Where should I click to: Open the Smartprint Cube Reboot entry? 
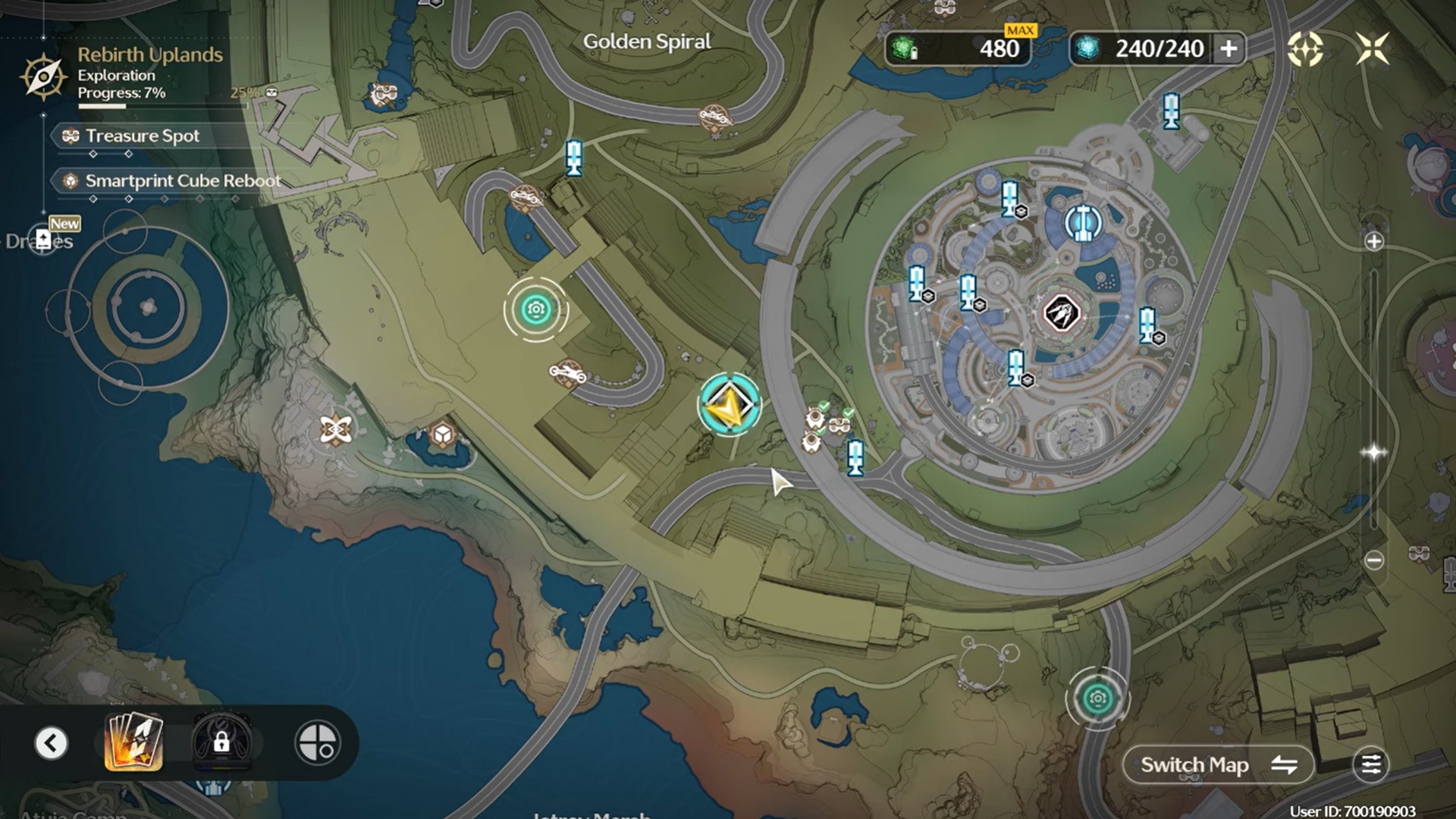(x=182, y=181)
